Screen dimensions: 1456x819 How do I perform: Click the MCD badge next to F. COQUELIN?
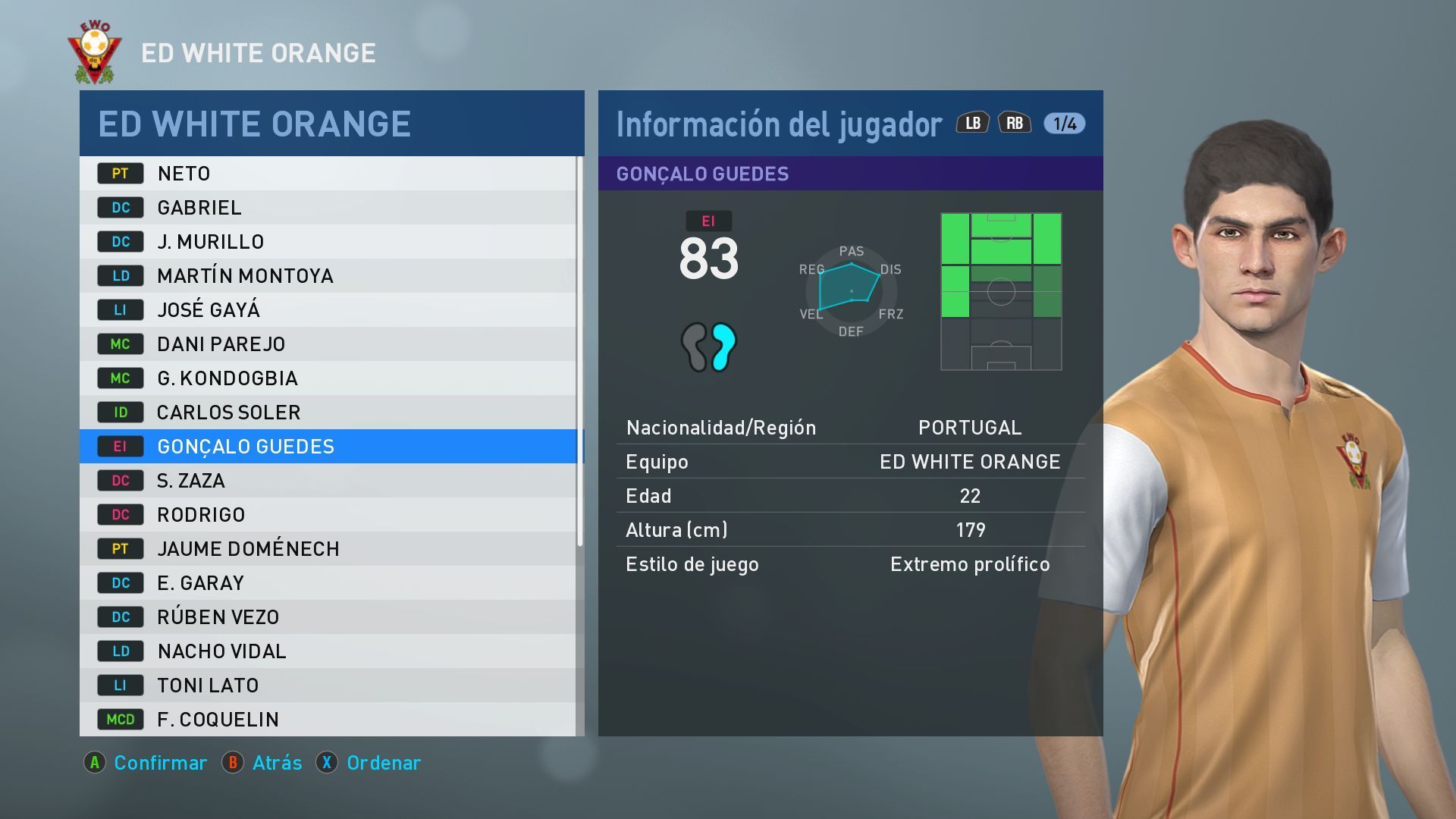pos(120,719)
